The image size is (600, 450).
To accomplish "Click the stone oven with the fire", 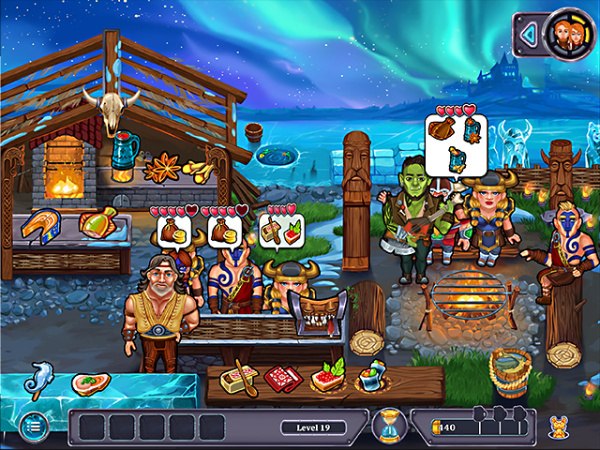I will coord(63,170).
